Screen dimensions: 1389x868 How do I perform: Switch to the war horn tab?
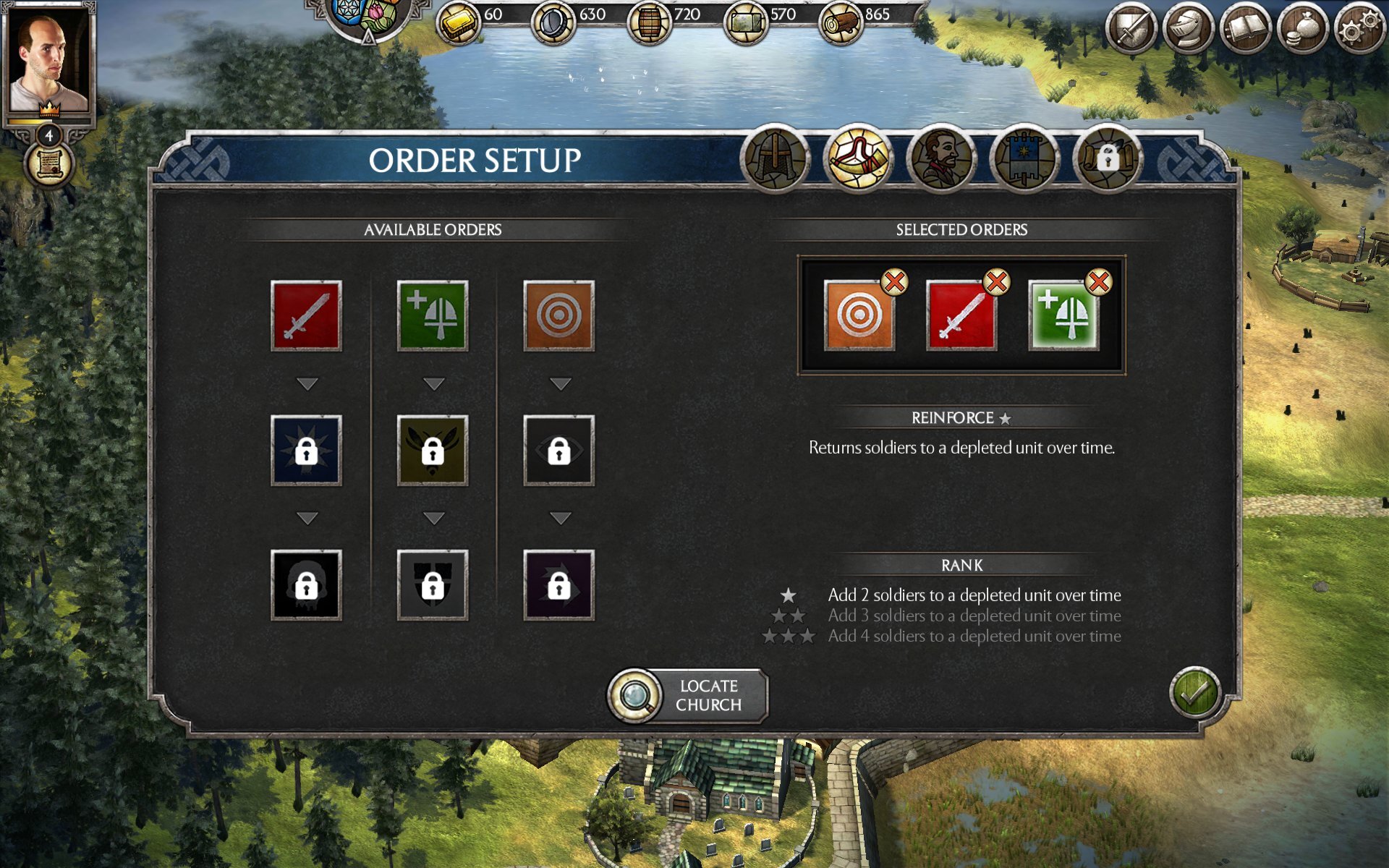pyautogui.click(x=859, y=161)
